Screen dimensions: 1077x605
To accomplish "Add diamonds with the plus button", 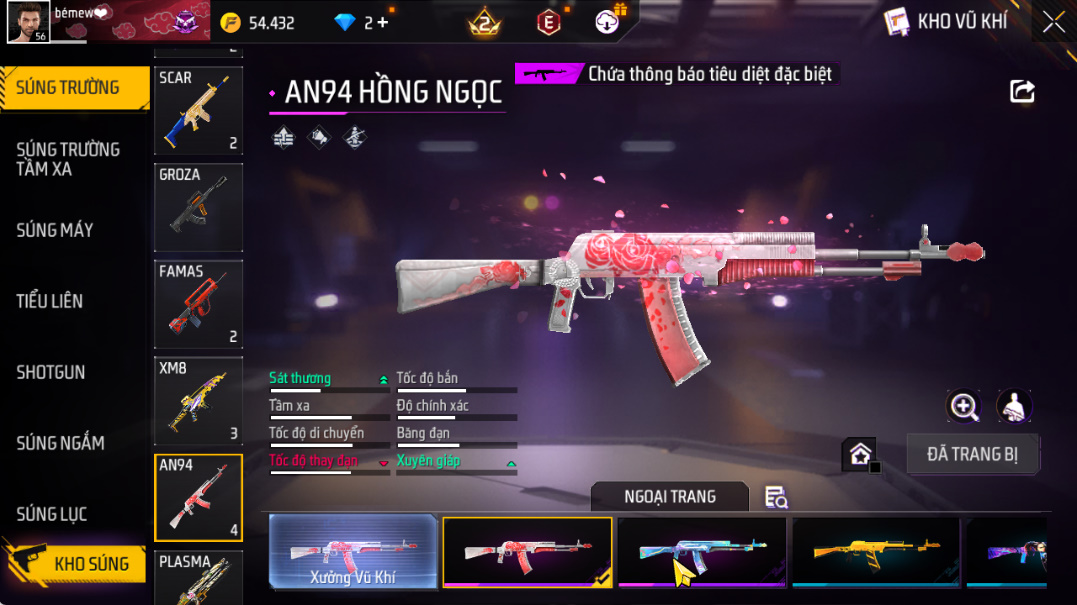I will [x=382, y=22].
